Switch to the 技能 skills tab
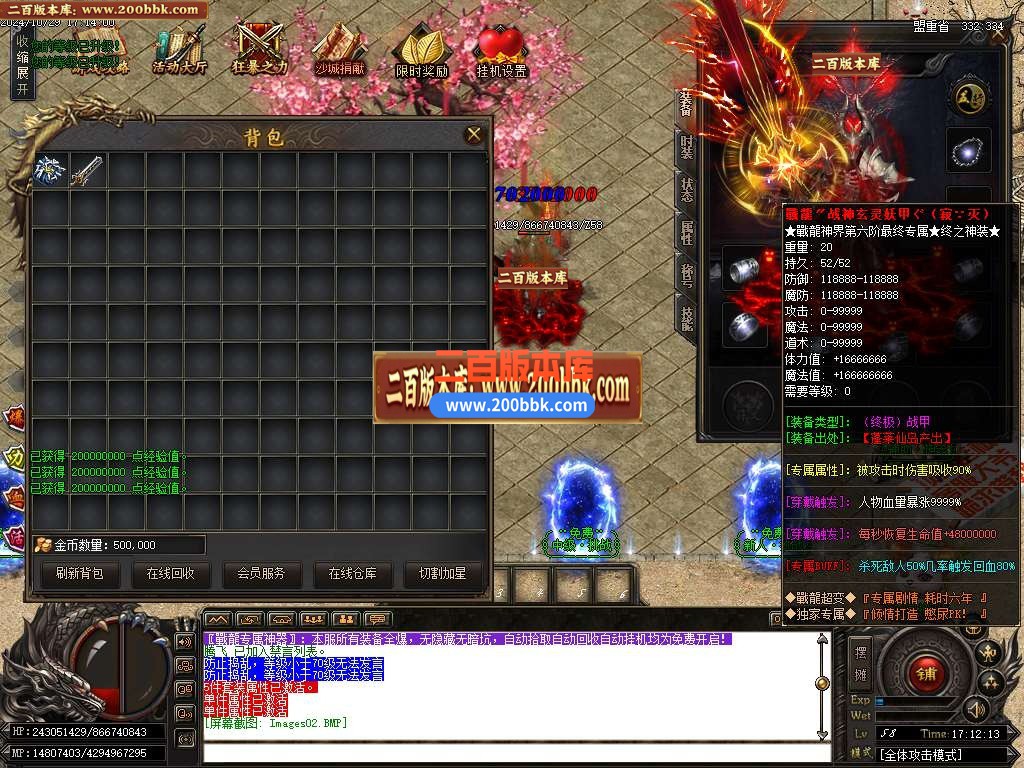This screenshot has width=1024, height=768. tap(687, 318)
